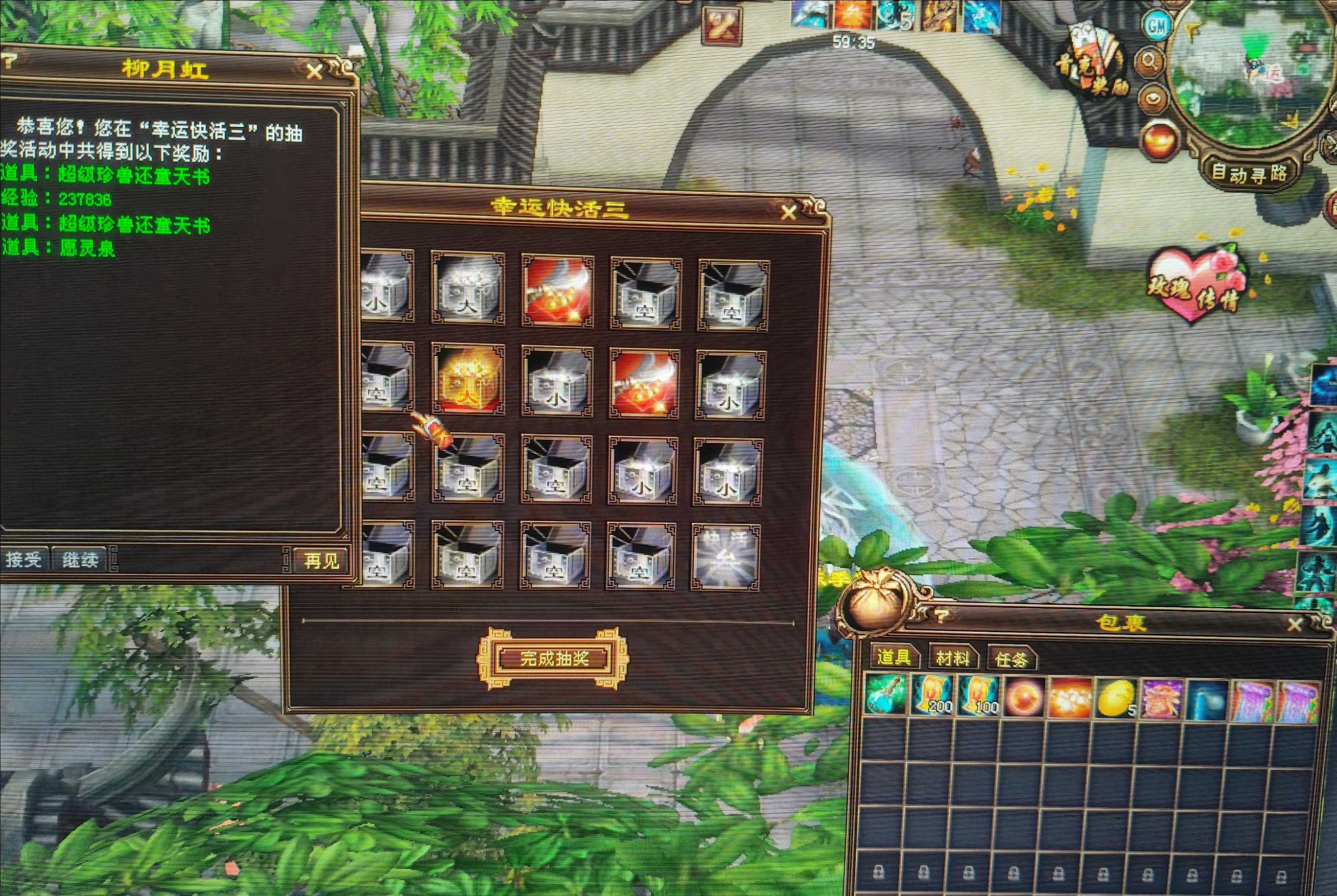The image size is (1337, 896).
Task: Open the bag window's question mark help
Action: (x=941, y=616)
